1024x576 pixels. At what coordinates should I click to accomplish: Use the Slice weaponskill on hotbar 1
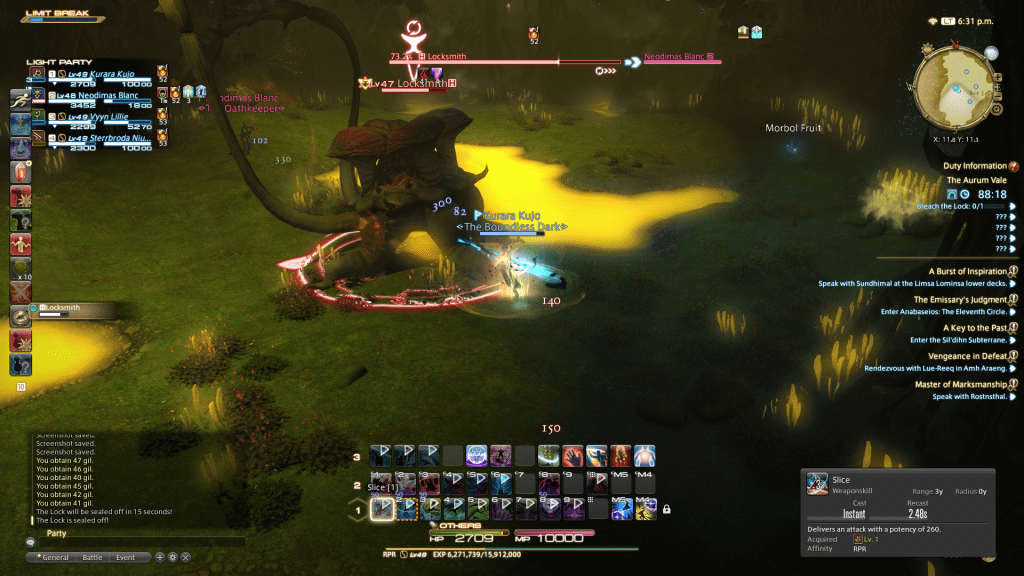(x=382, y=509)
